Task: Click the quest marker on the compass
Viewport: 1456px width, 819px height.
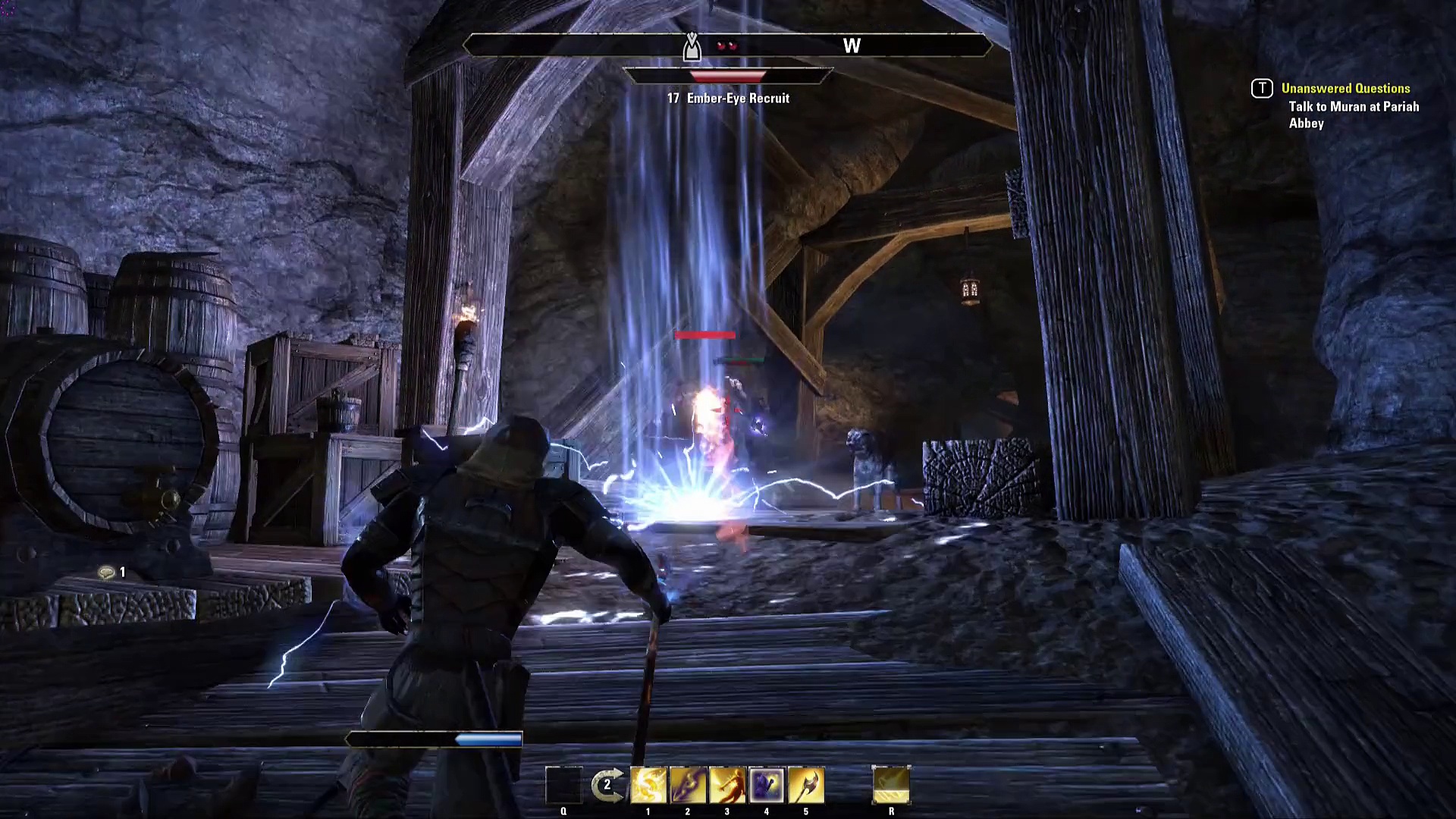Action: (692, 47)
